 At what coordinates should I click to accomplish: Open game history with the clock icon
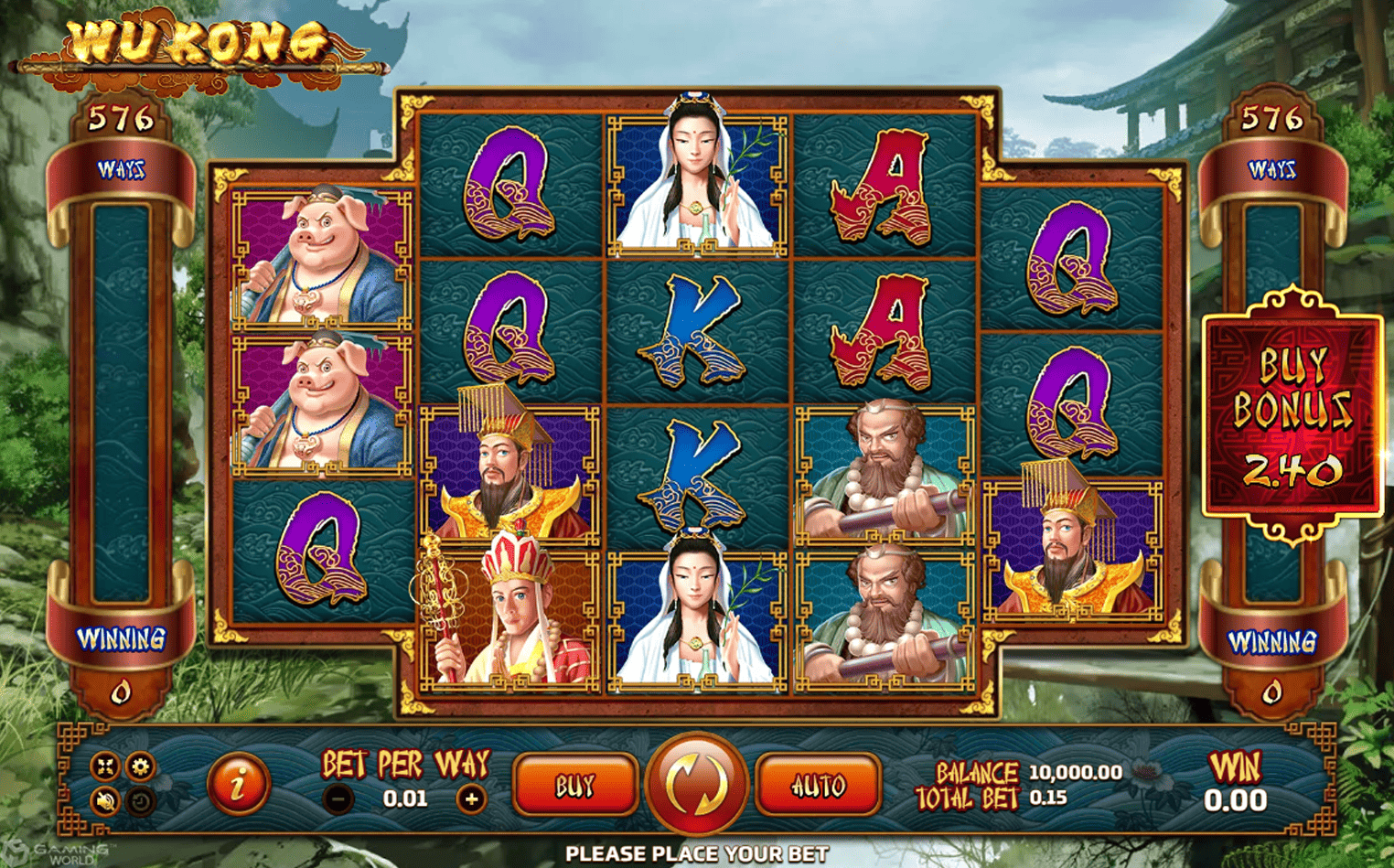(139, 798)
